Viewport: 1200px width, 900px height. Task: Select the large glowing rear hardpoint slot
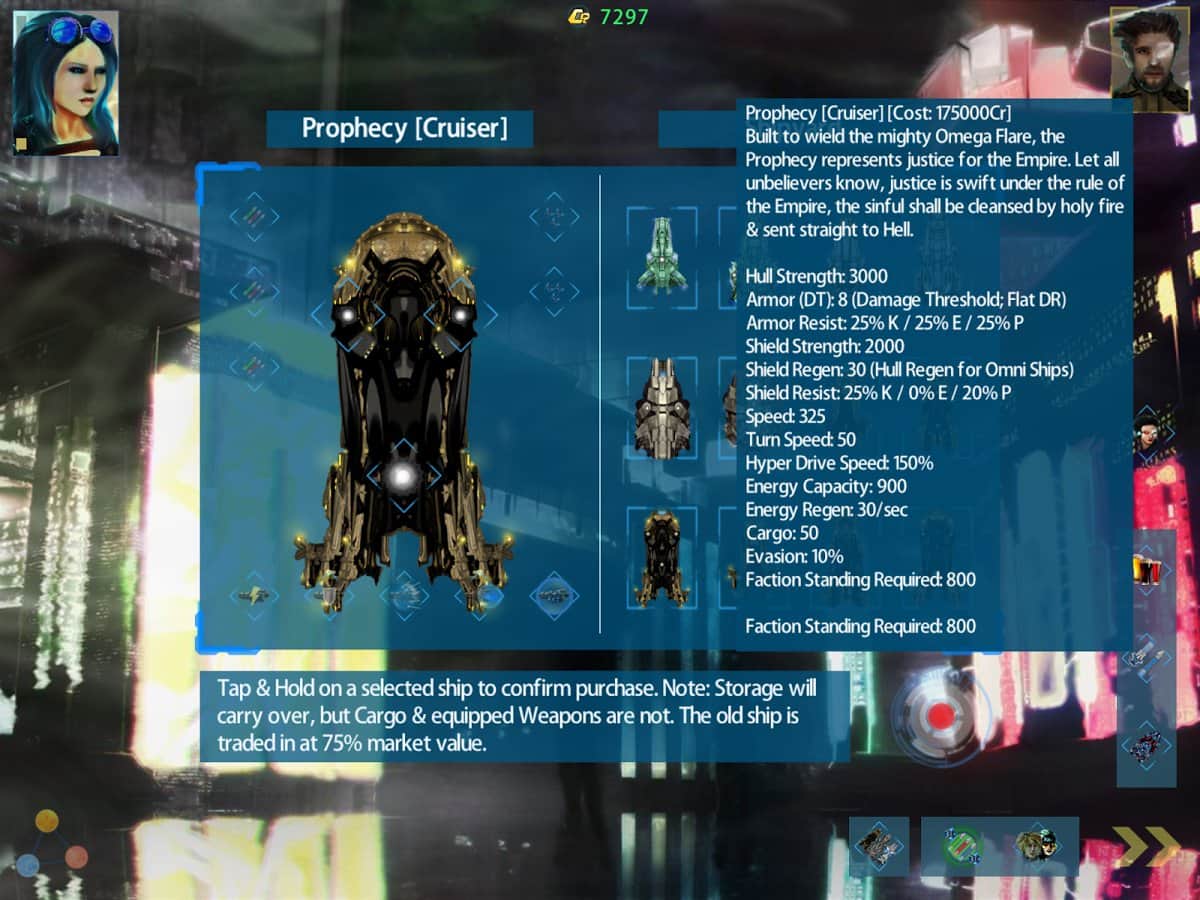coord(402,477)
